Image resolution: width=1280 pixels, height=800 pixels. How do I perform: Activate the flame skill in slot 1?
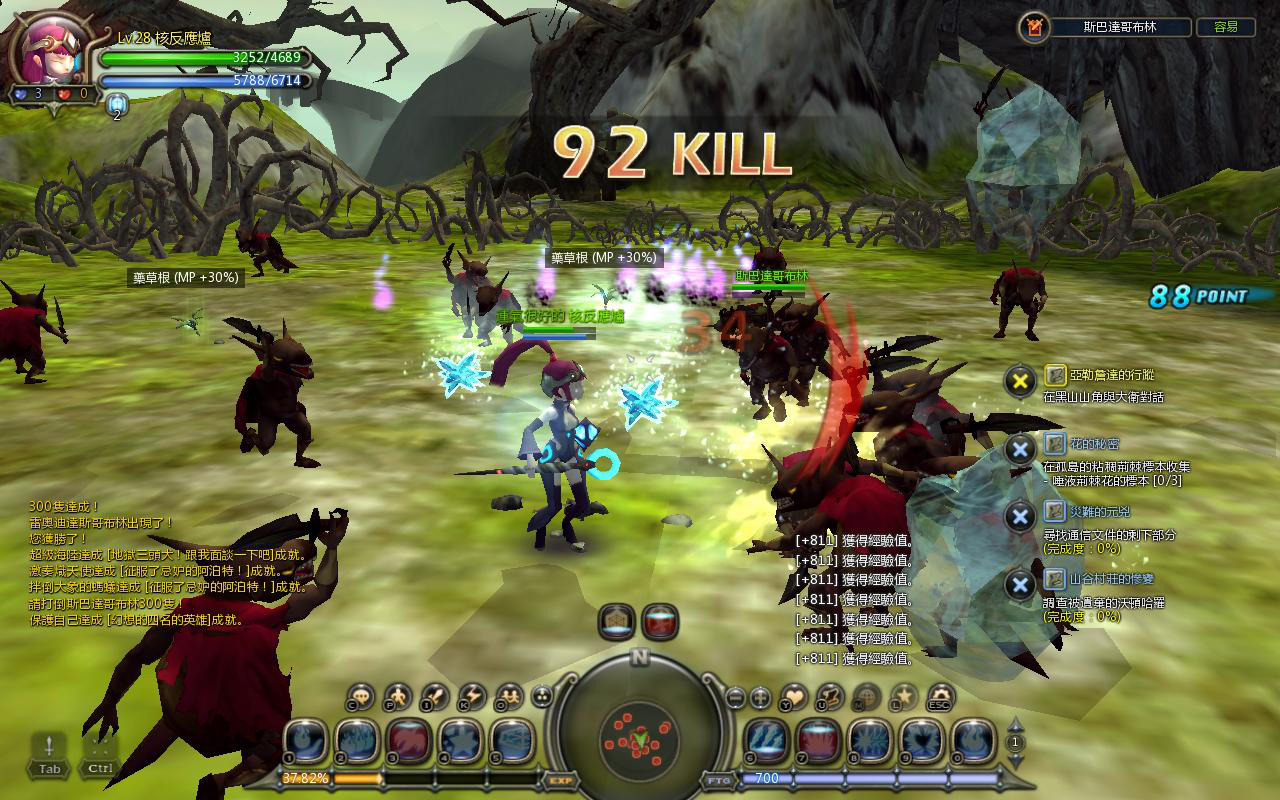pyautogui.click(x=305, y=740)
